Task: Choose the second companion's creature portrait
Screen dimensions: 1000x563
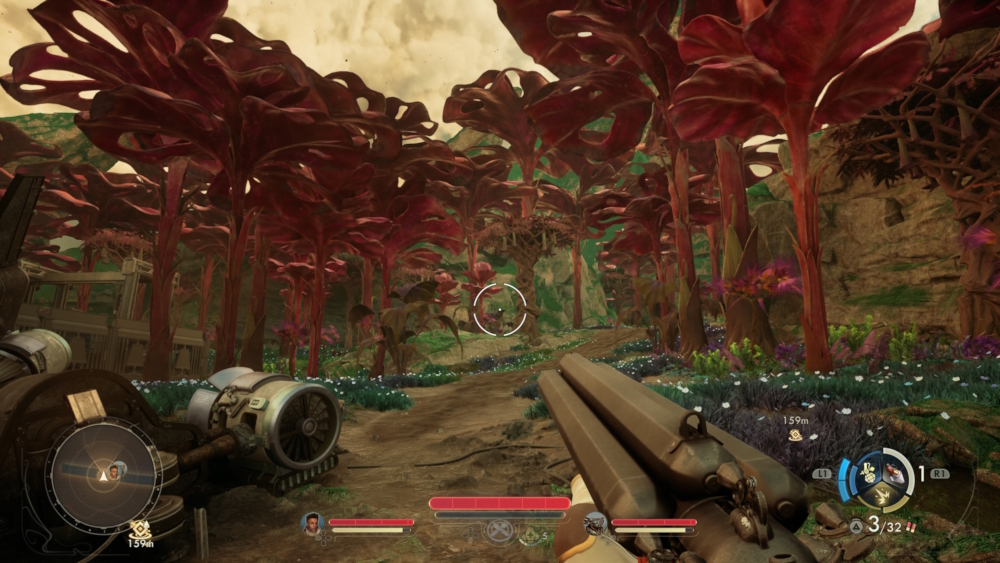Action: pos(595,521)
